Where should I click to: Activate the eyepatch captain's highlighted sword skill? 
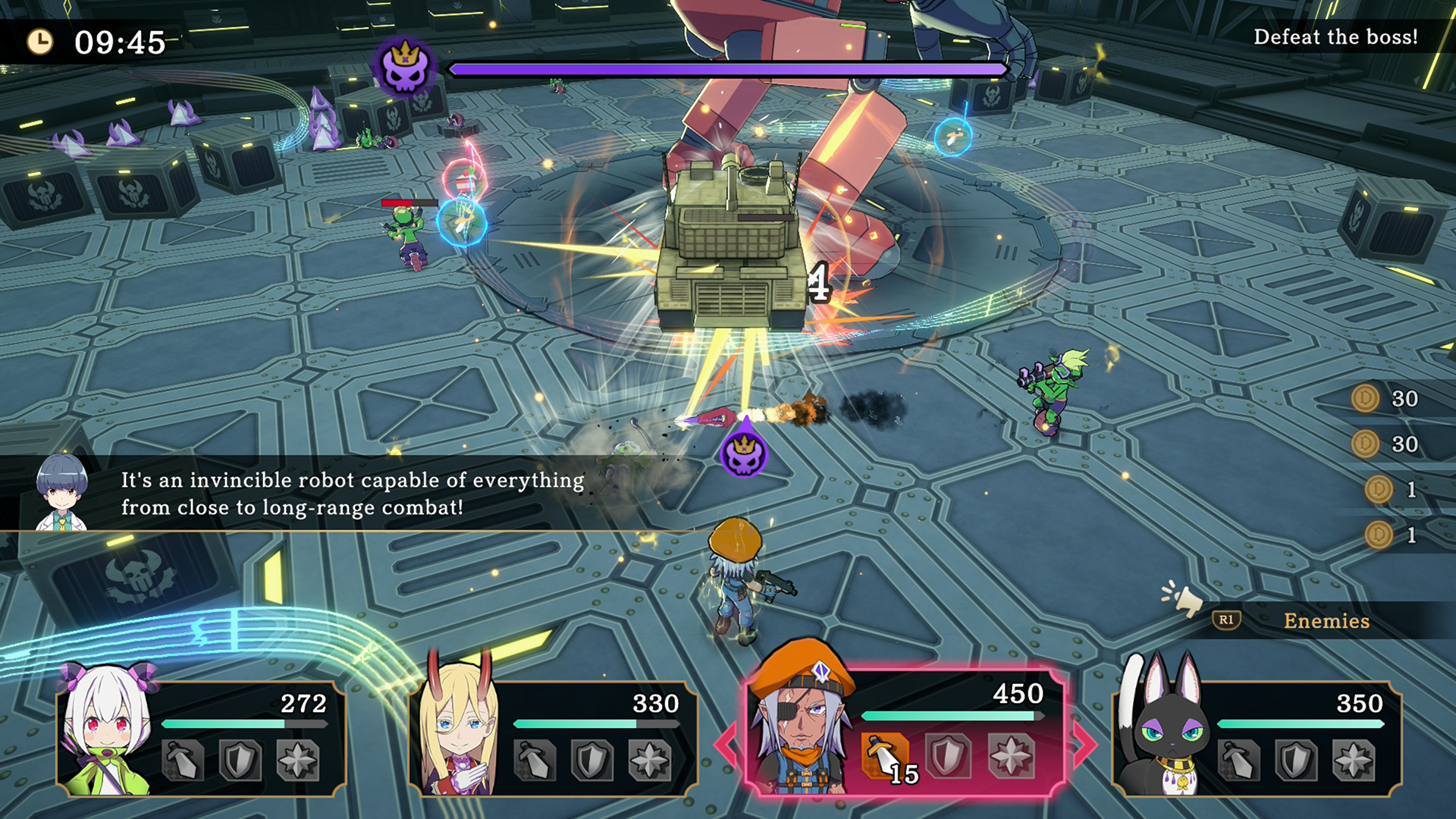coord(884,757)
